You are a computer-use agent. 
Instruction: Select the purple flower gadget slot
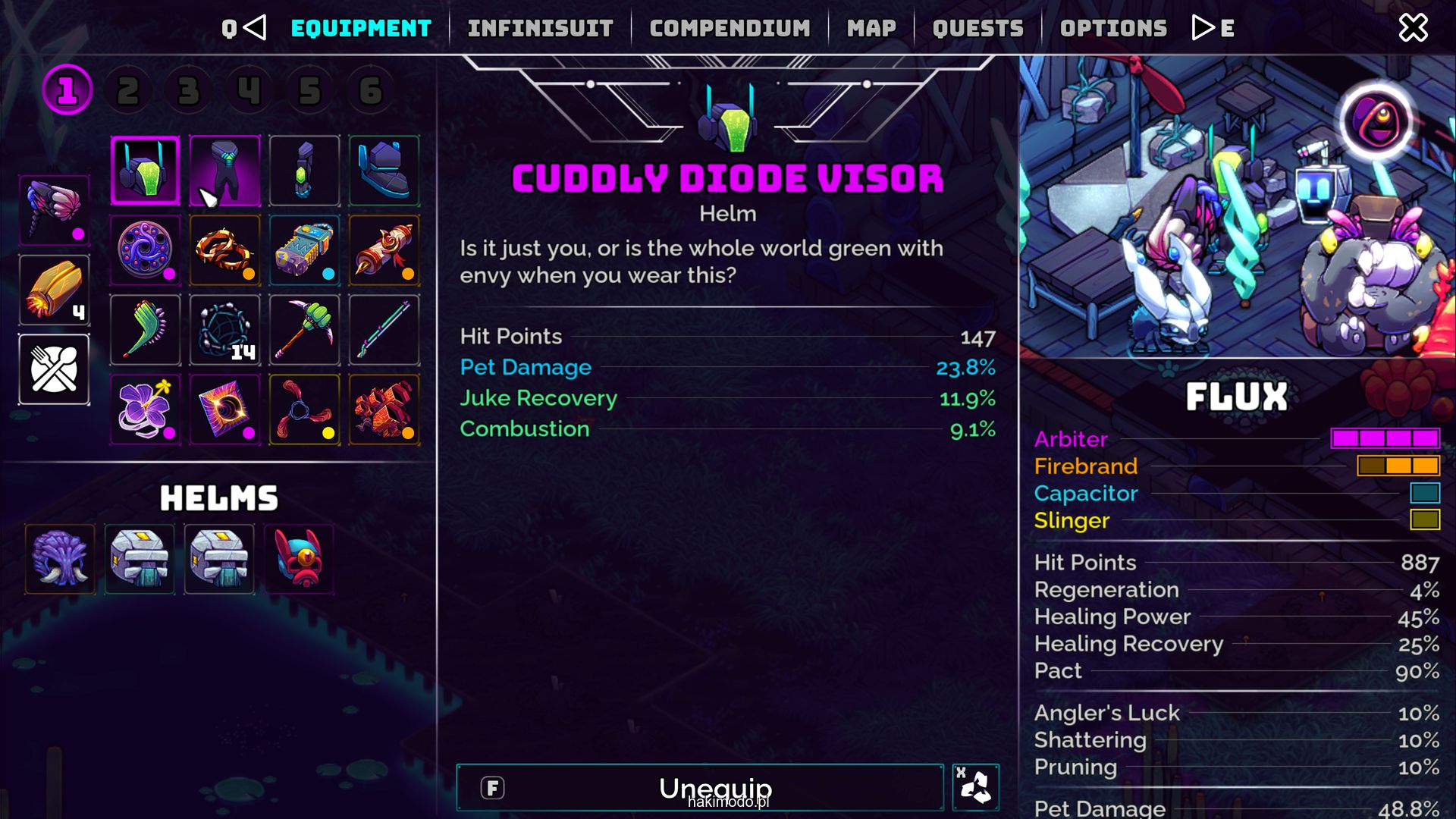point(146,409)
